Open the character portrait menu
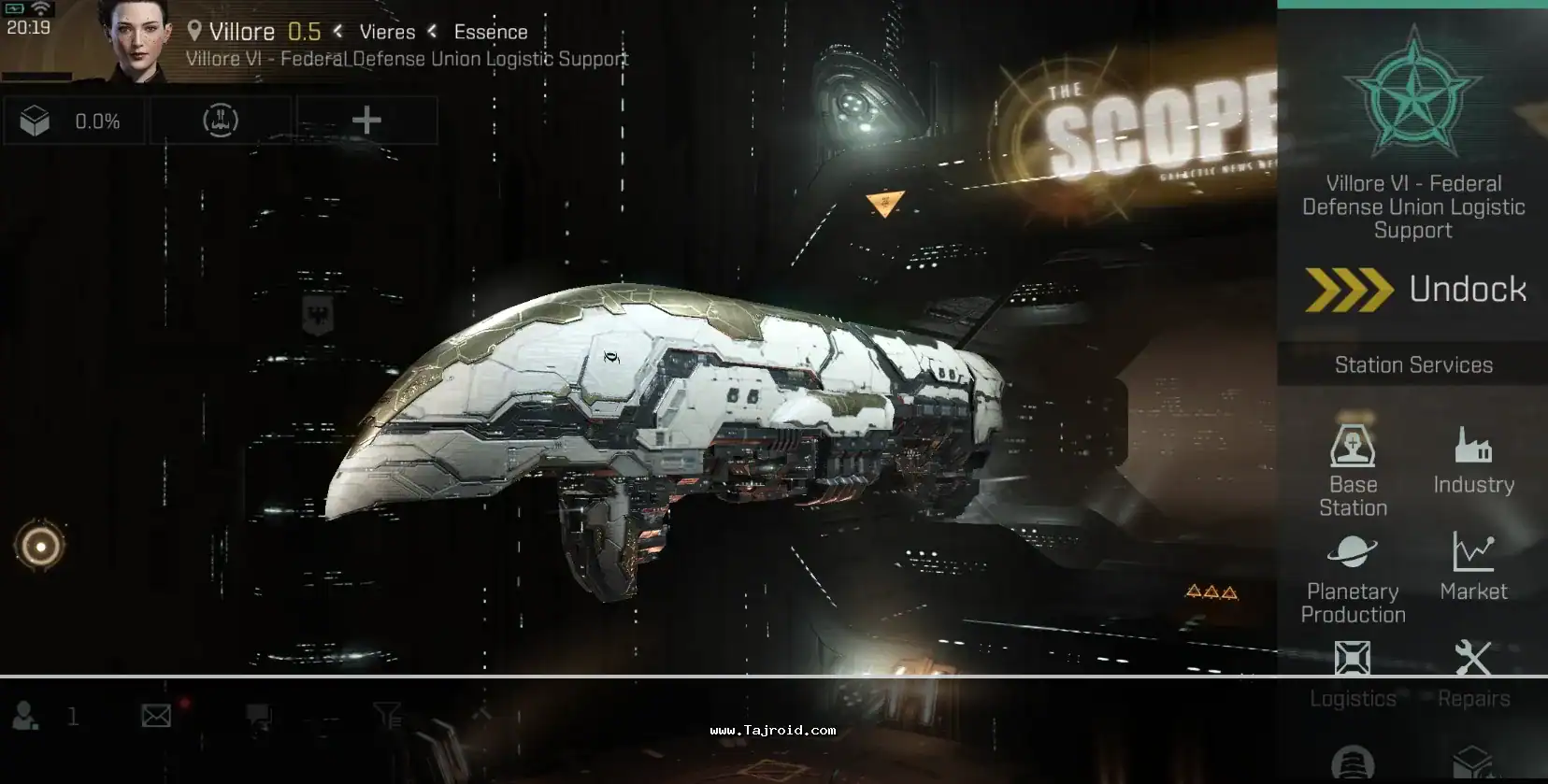The image size is (1548, 784). coord(136,39)
